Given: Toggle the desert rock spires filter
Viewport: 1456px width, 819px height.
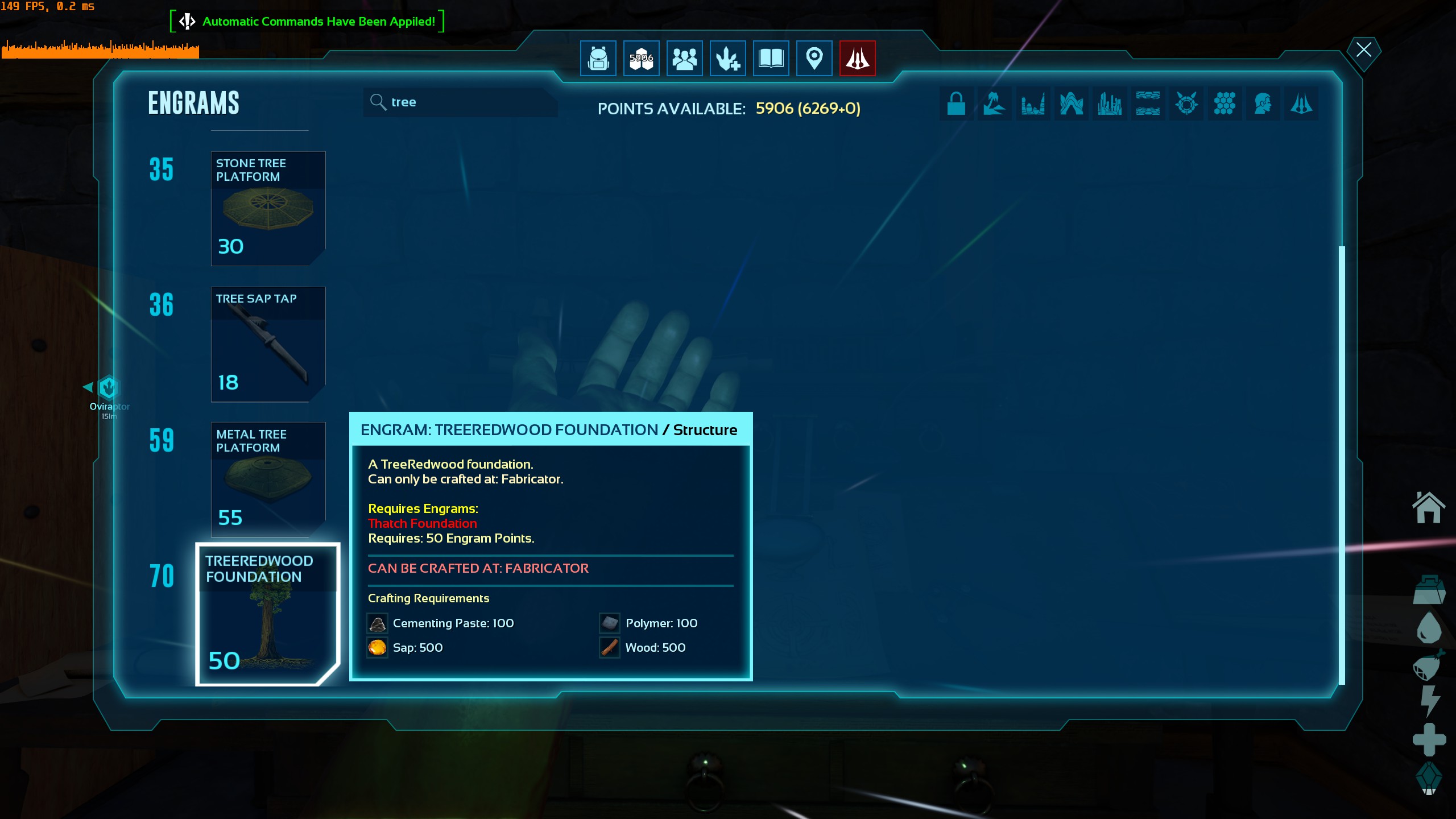Looking at the screenshot, I should (x=1032, y=104).
